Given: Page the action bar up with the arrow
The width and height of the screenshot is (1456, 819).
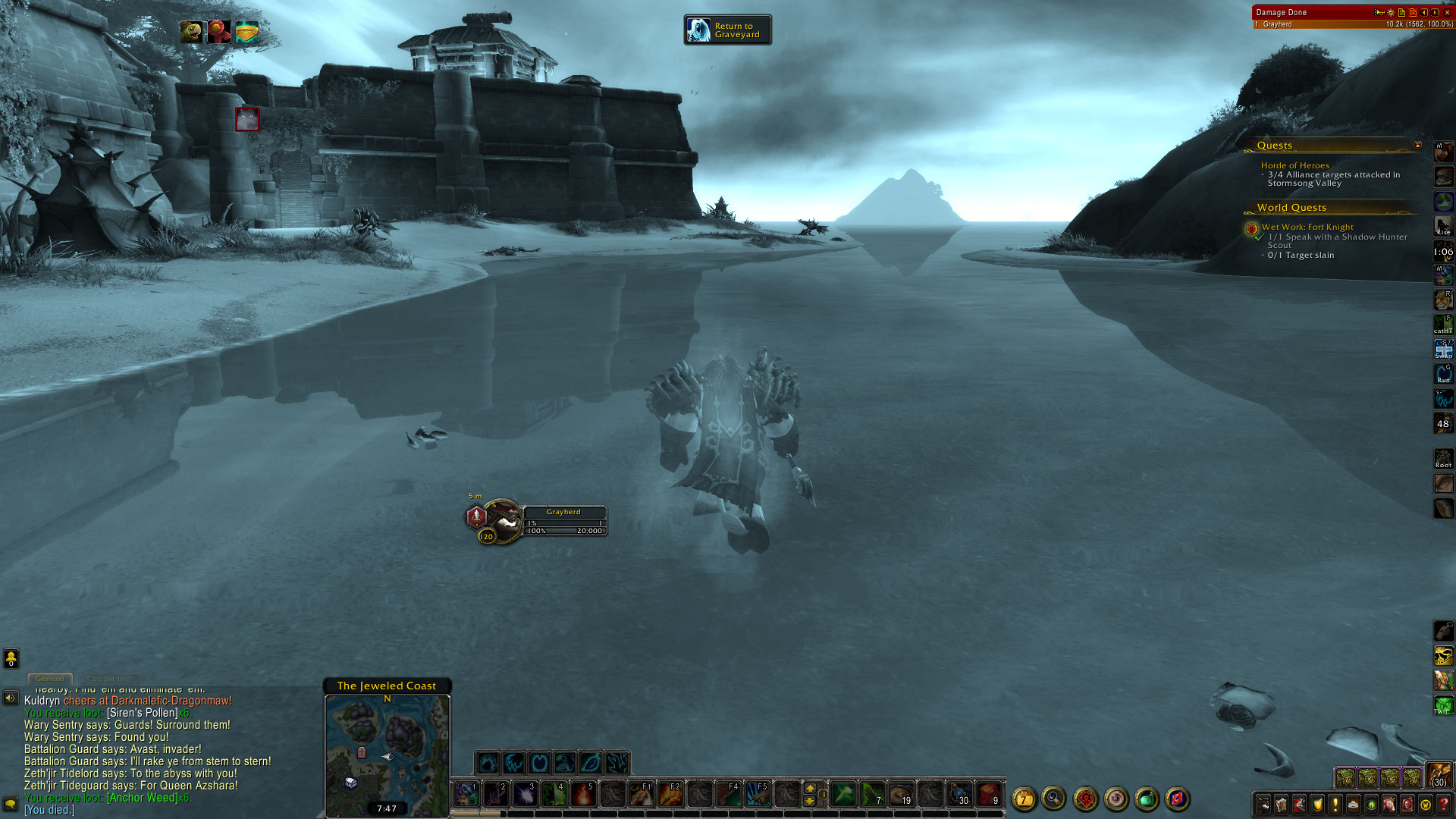Looking at the screenshot, I should coord(810,789).
